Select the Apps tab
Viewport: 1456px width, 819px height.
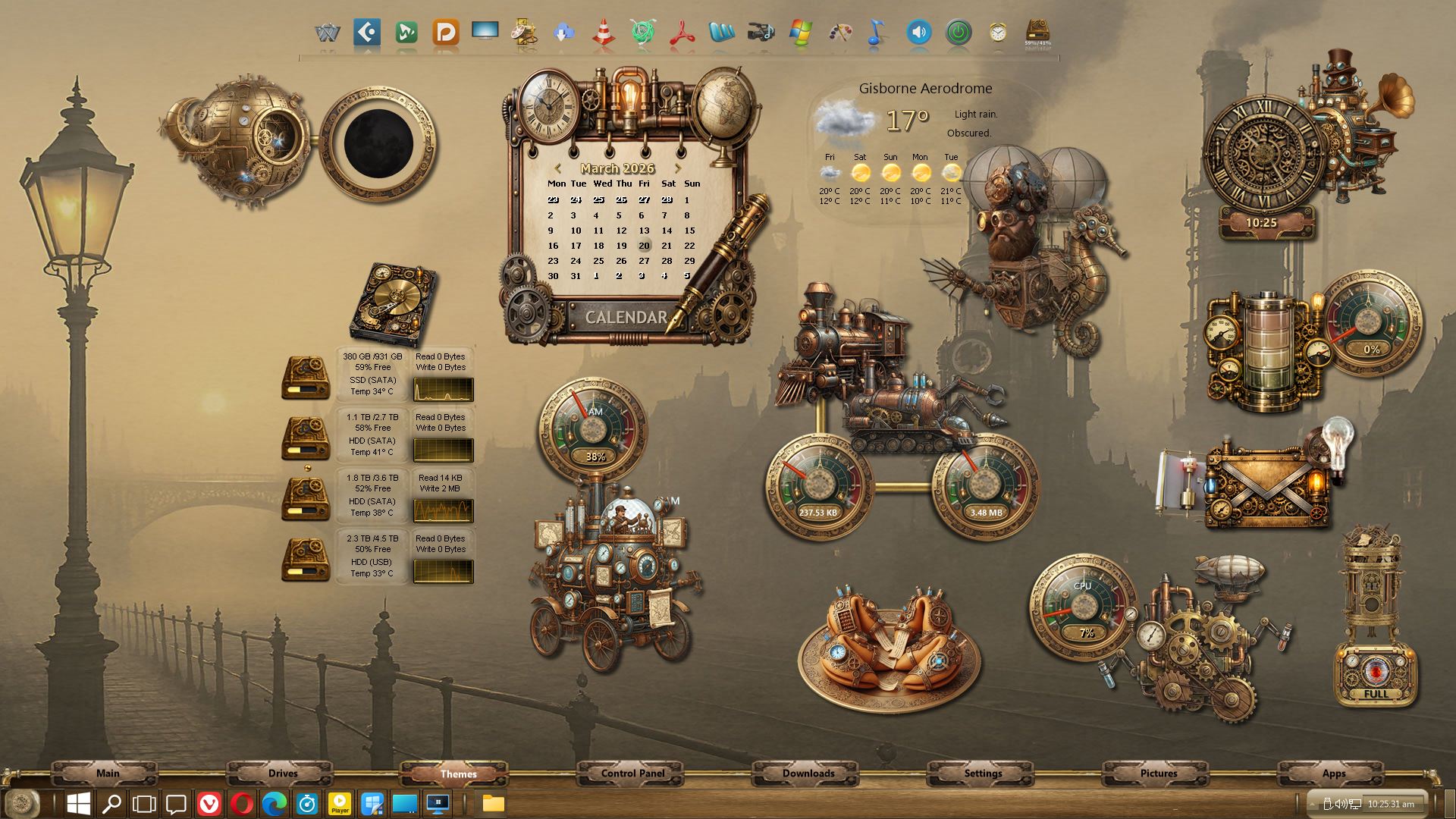(1334, 773)
